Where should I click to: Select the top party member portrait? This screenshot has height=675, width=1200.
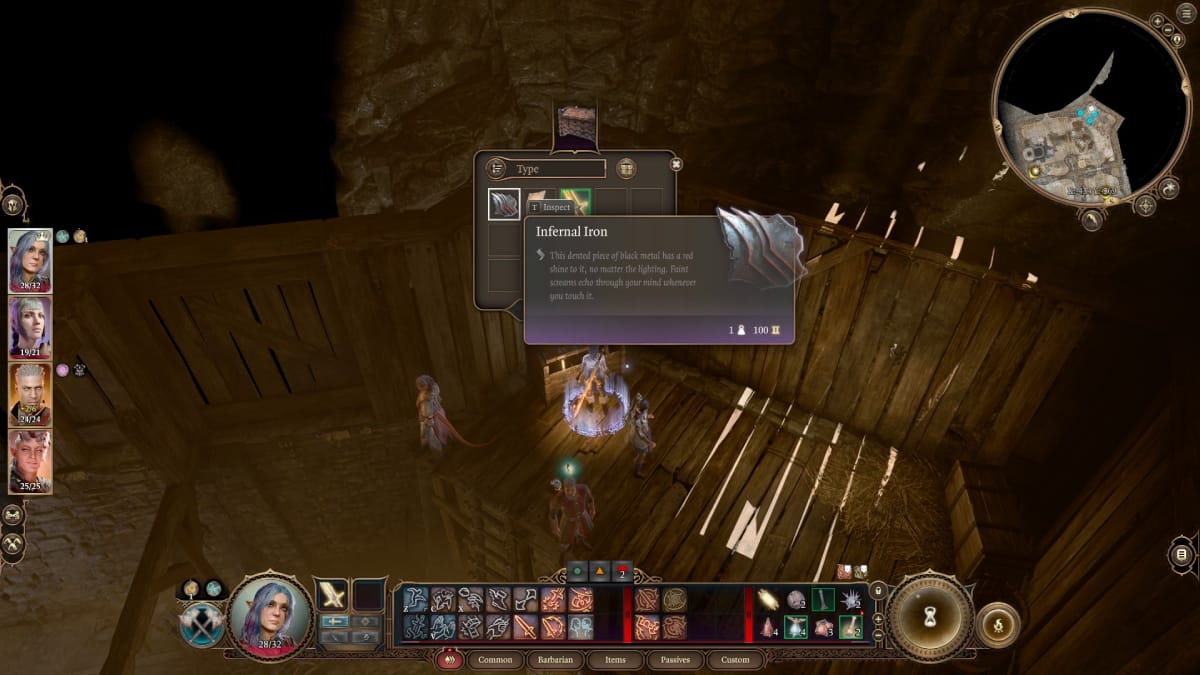coord(30,260)
